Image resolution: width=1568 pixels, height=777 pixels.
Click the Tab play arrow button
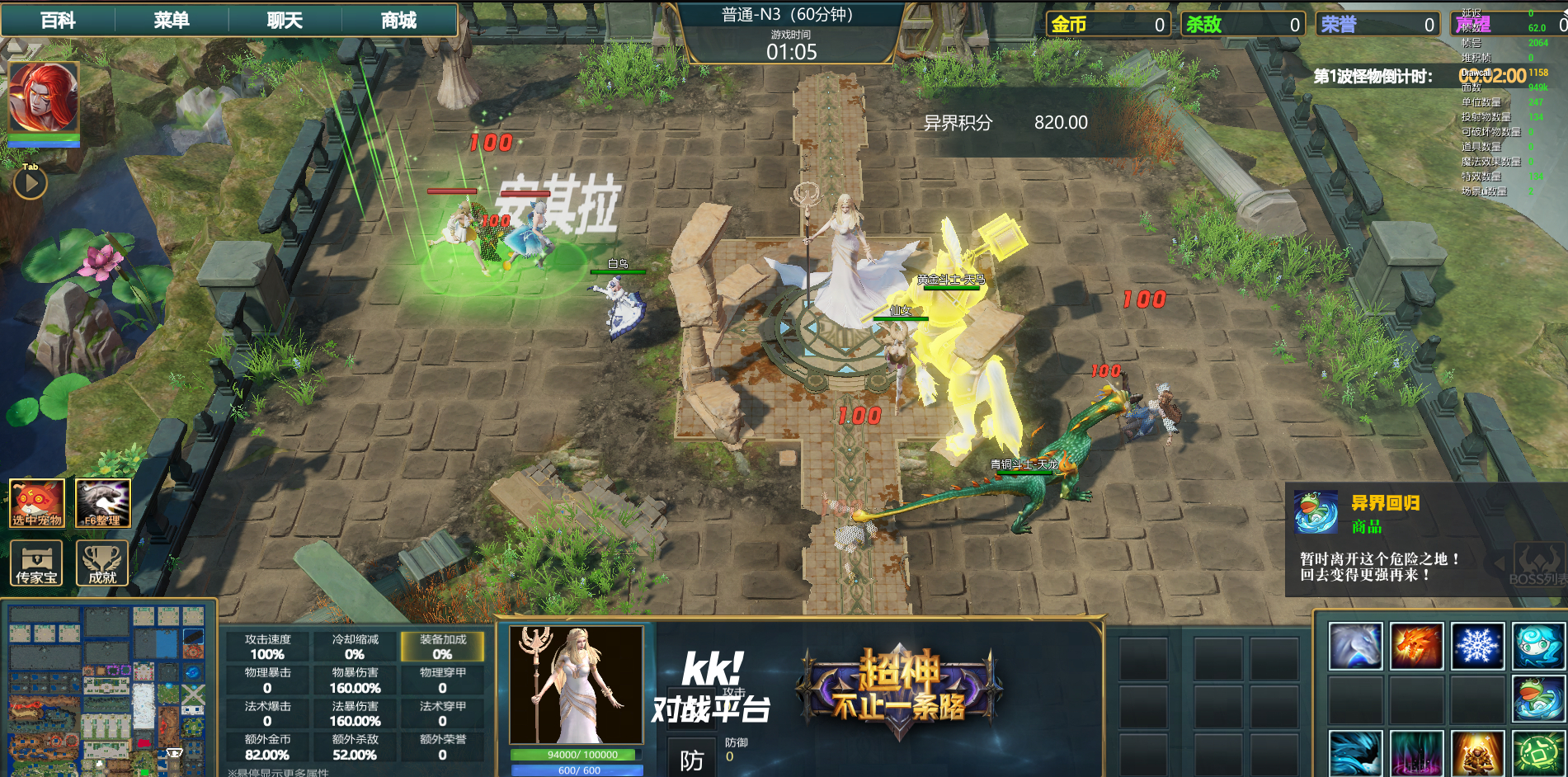(31, 183)
